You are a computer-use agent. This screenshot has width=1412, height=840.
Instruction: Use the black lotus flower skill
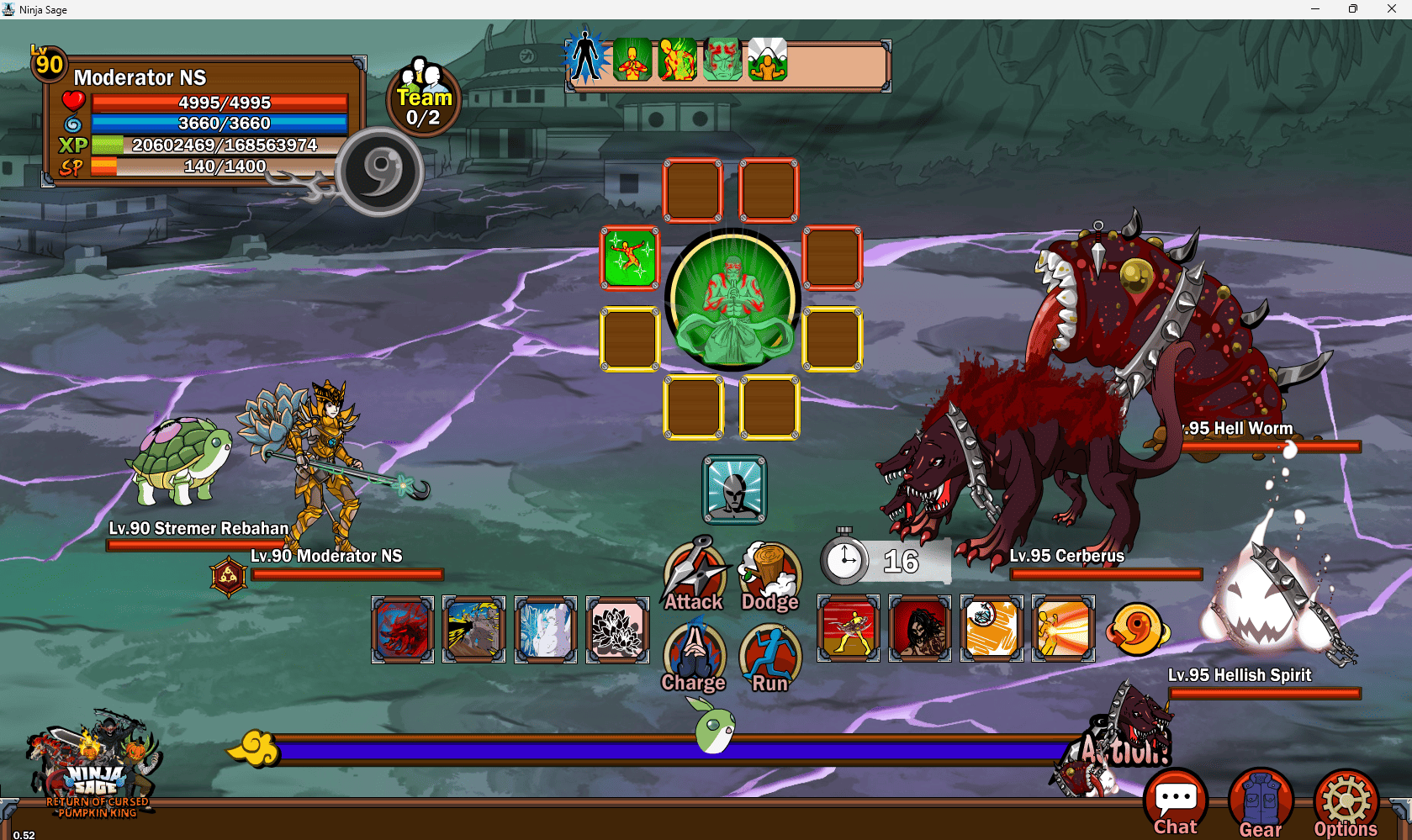617,629
